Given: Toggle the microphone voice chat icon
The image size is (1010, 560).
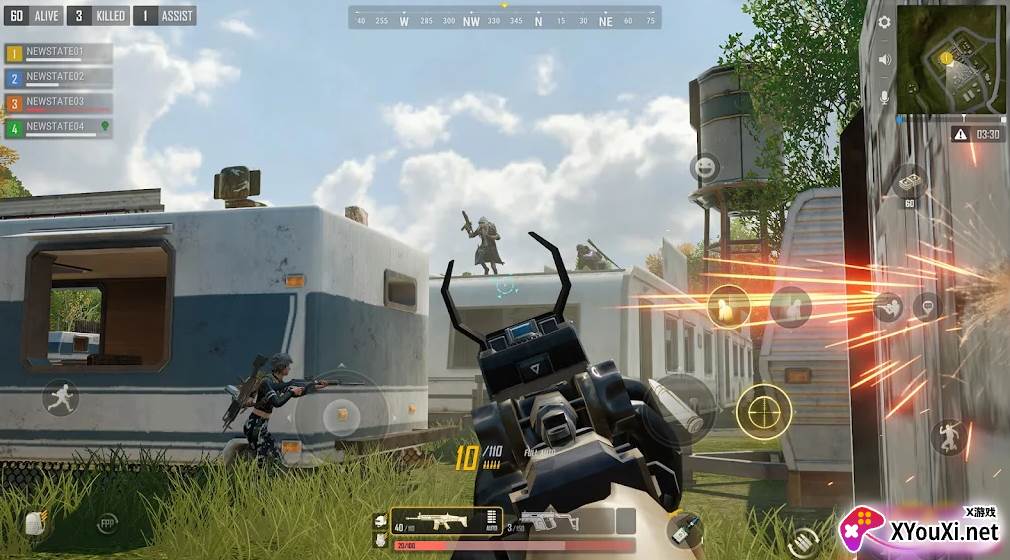Looking at the screenshot, I should coord(884,97).
